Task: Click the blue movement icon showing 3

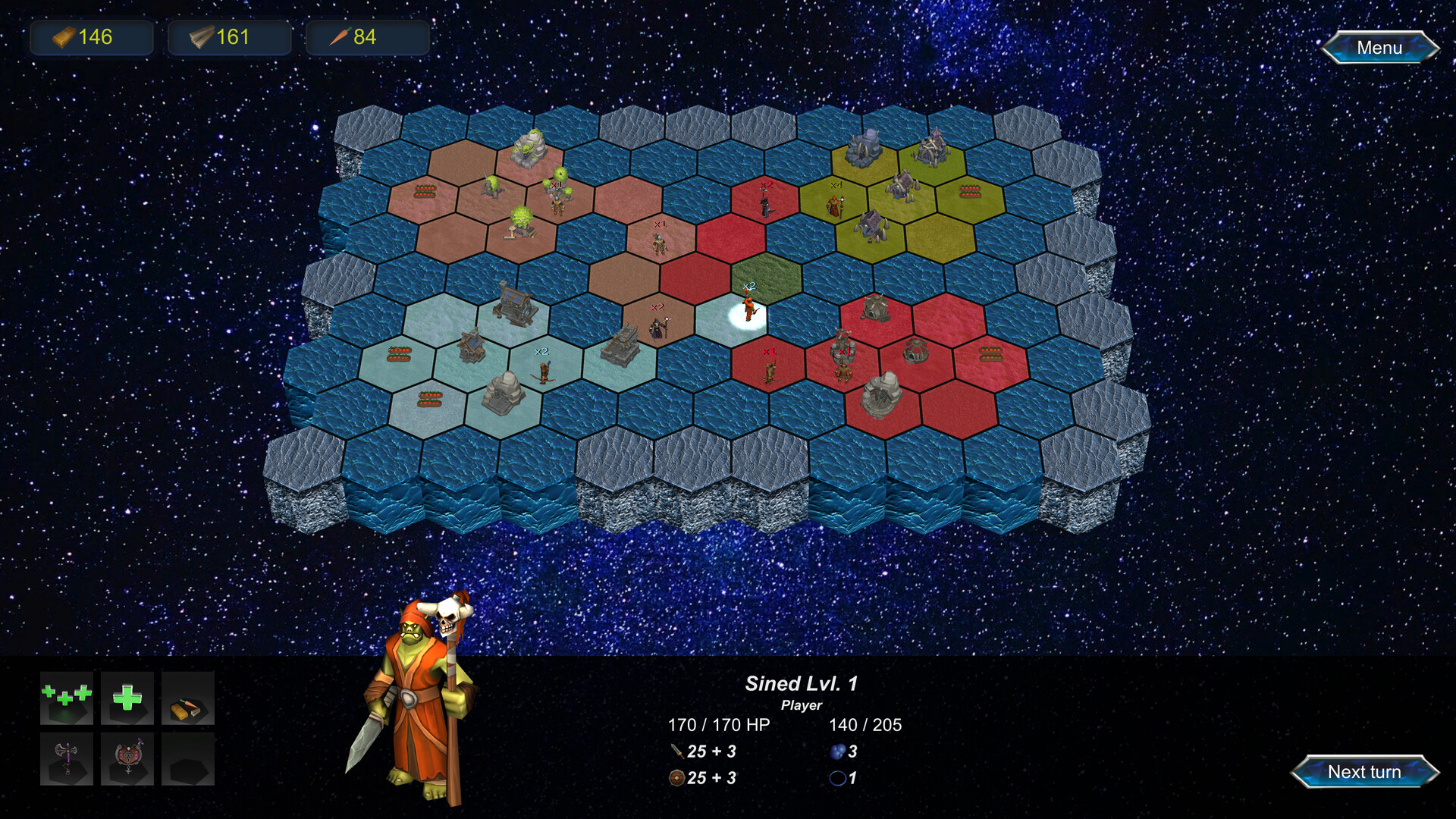Action: click(x=837, y=752)
